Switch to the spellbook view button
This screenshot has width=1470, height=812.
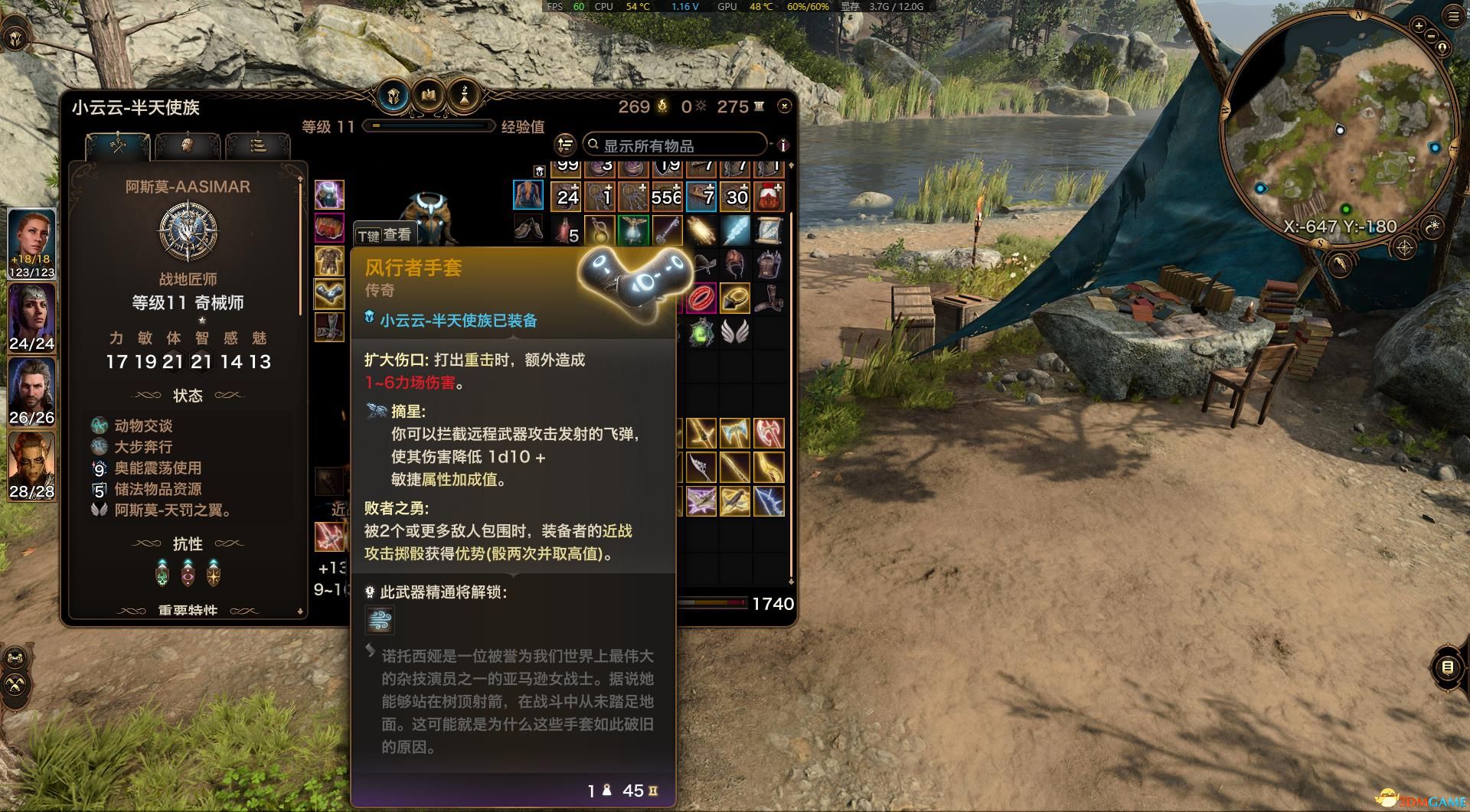(429, 96)
